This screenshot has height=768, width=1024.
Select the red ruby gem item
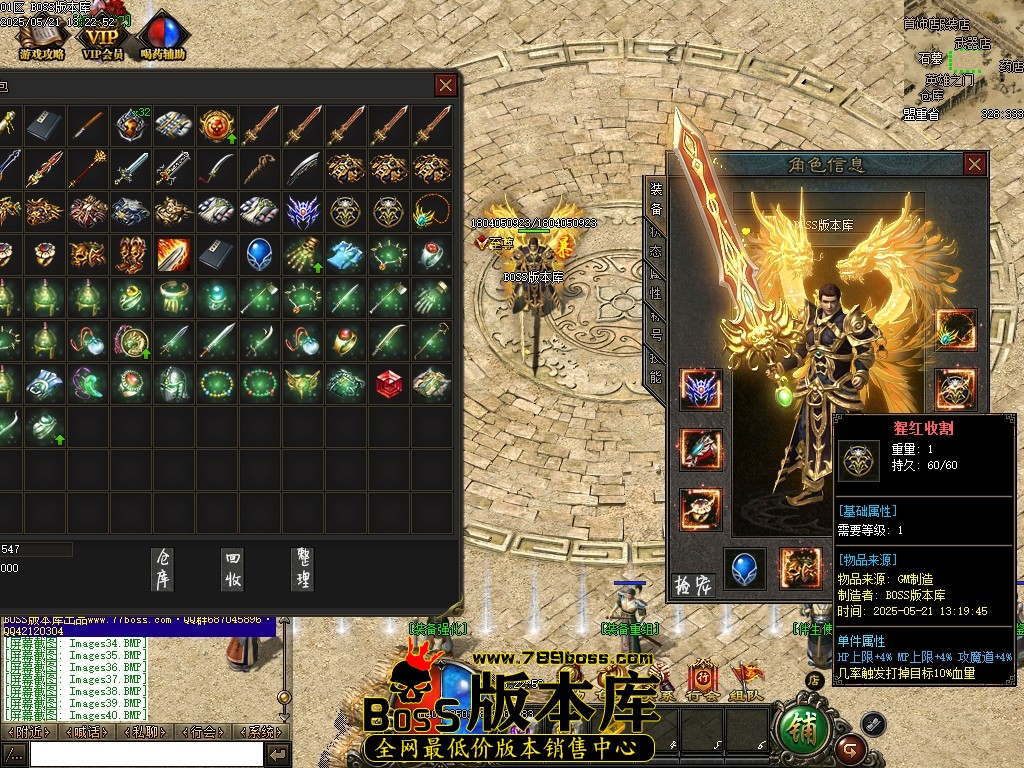(x=389, y=382)
